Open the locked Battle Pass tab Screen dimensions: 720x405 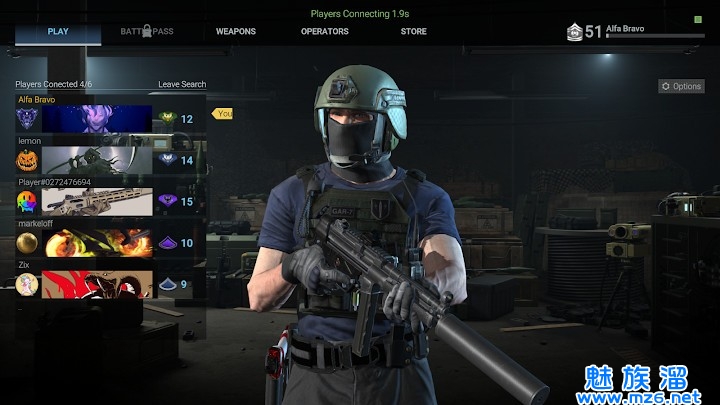(x=147, y=32)
